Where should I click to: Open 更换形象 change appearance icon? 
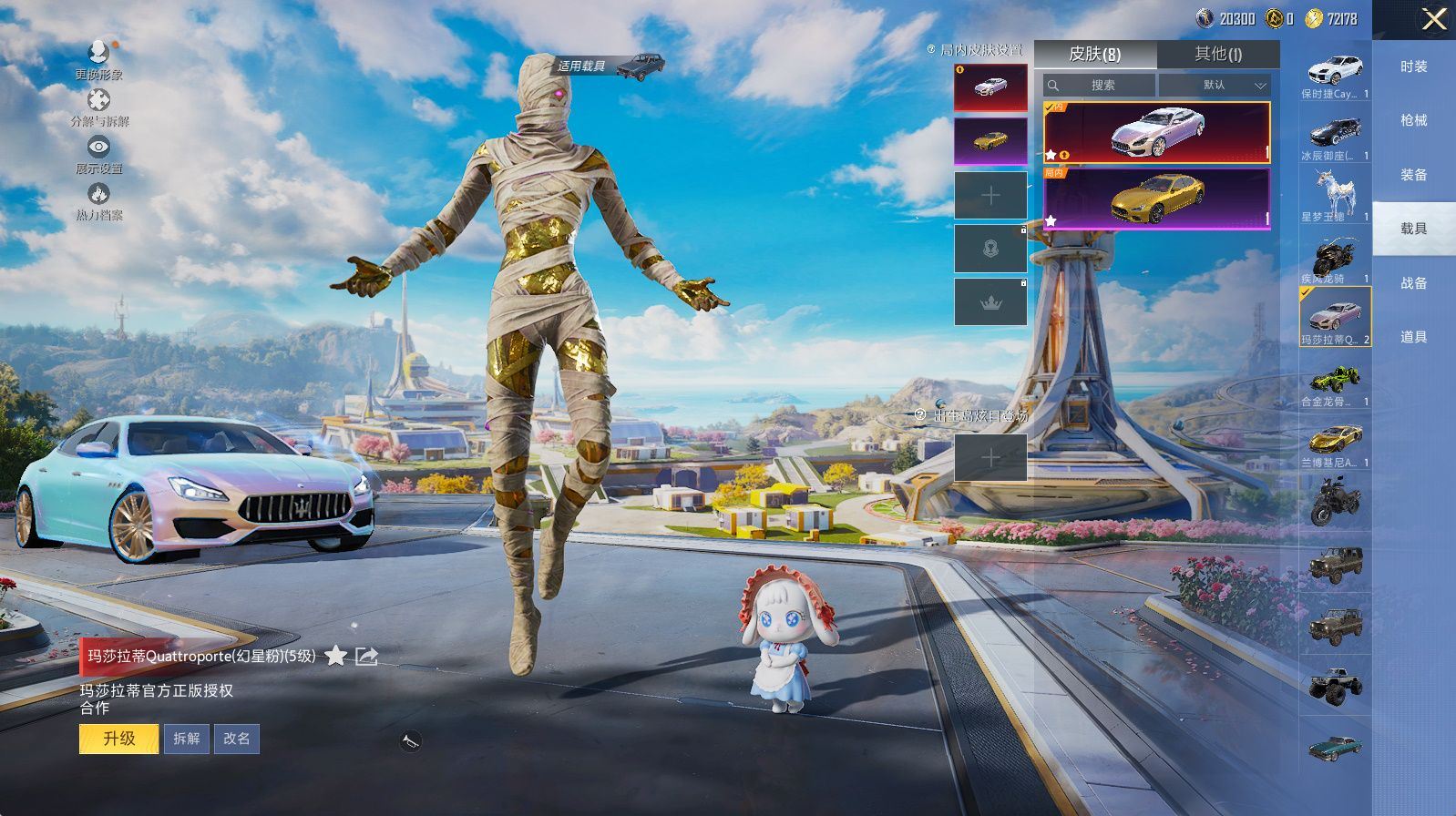pyautogui.click(x=98, y=56)
